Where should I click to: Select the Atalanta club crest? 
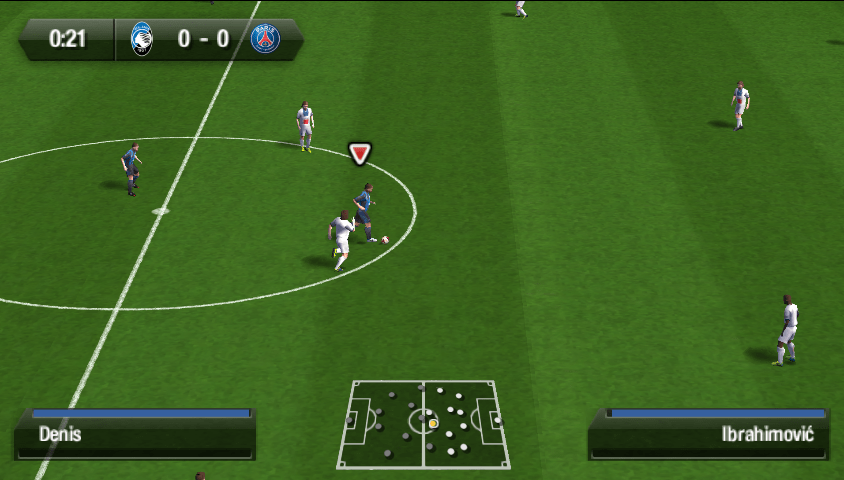click(x=141, y=39)
